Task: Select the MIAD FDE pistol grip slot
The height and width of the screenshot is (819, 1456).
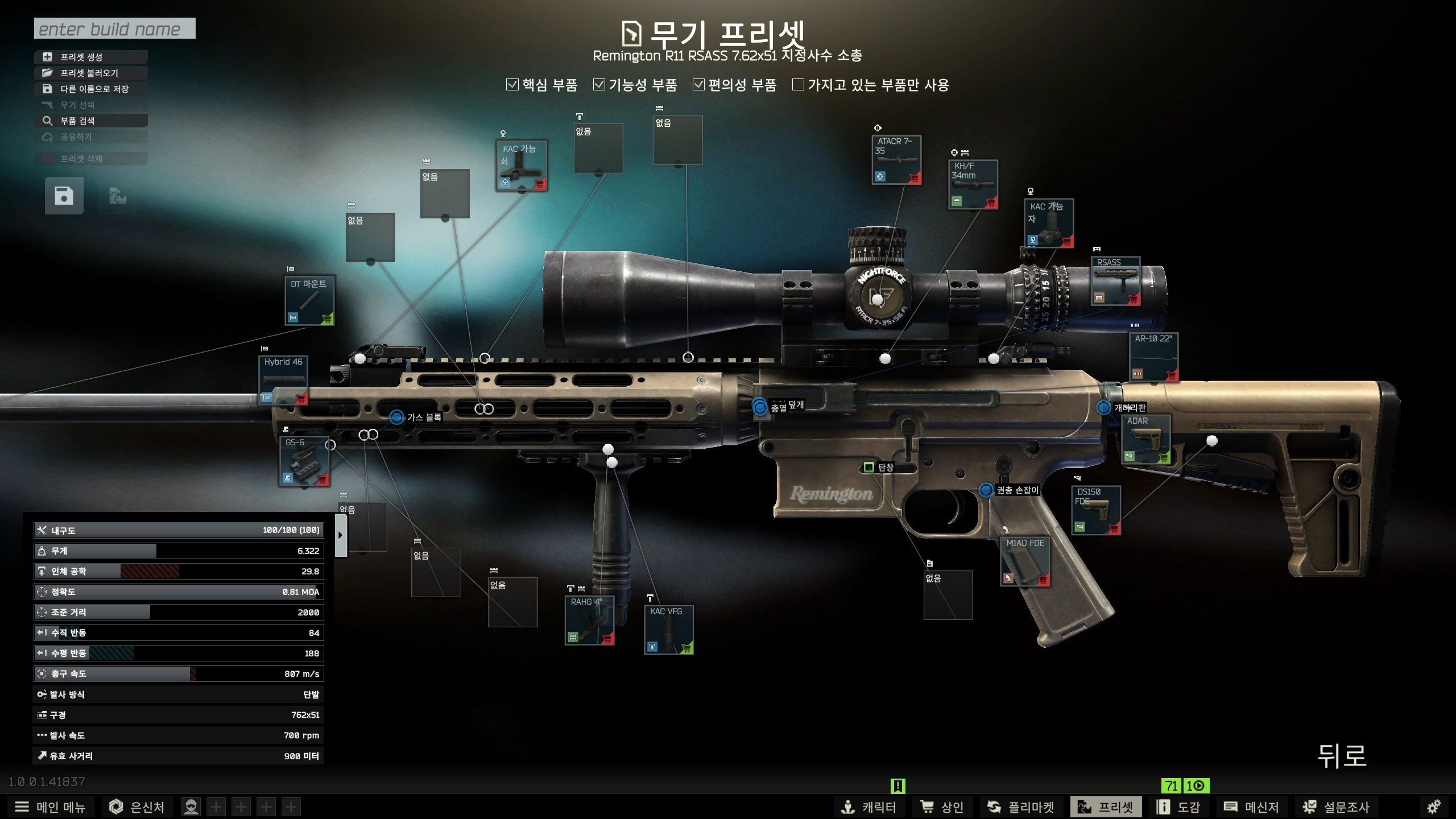Action: pyautogui.click(x=1025, y=561)
